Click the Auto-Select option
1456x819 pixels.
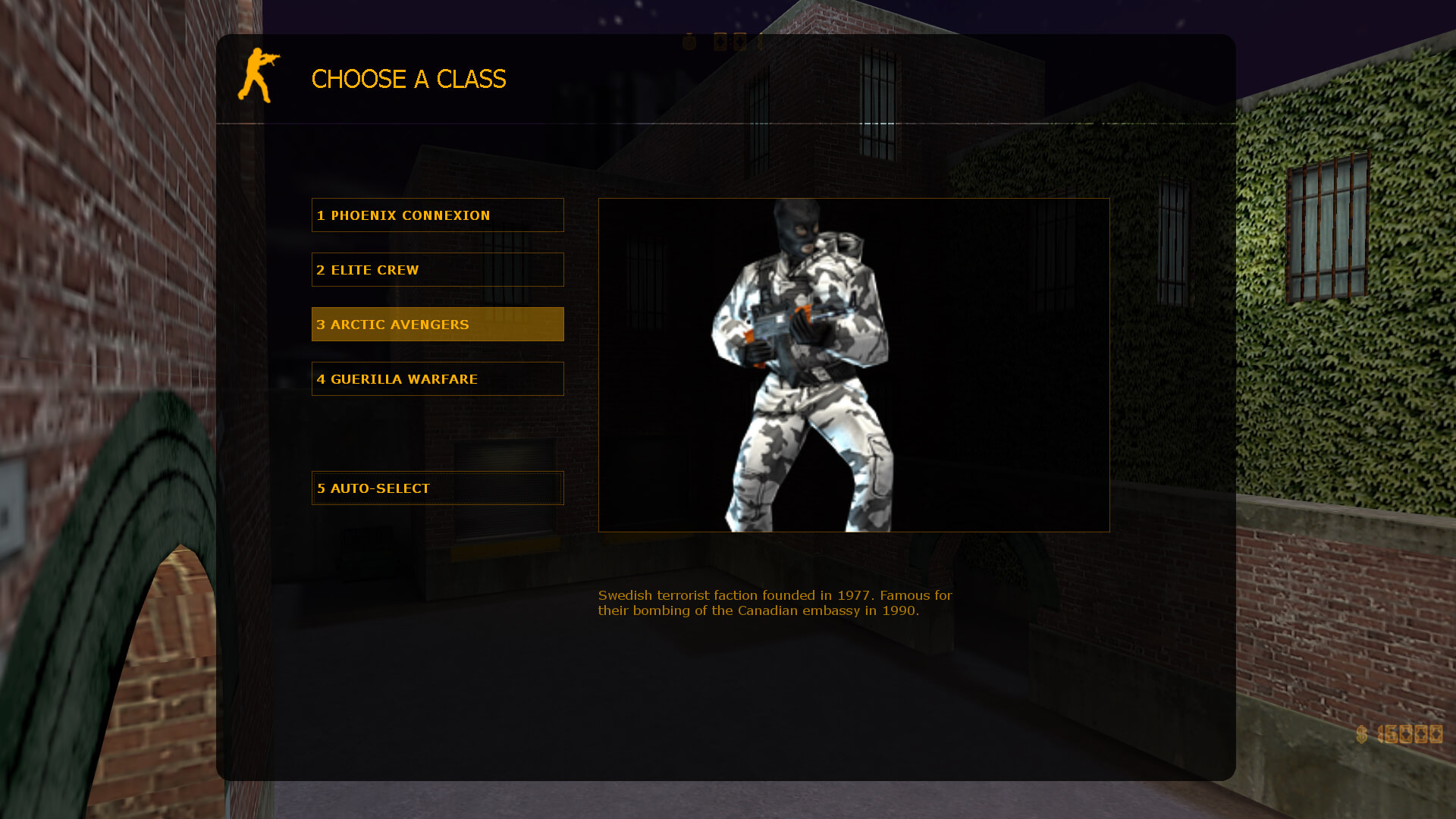coord(438,488)
